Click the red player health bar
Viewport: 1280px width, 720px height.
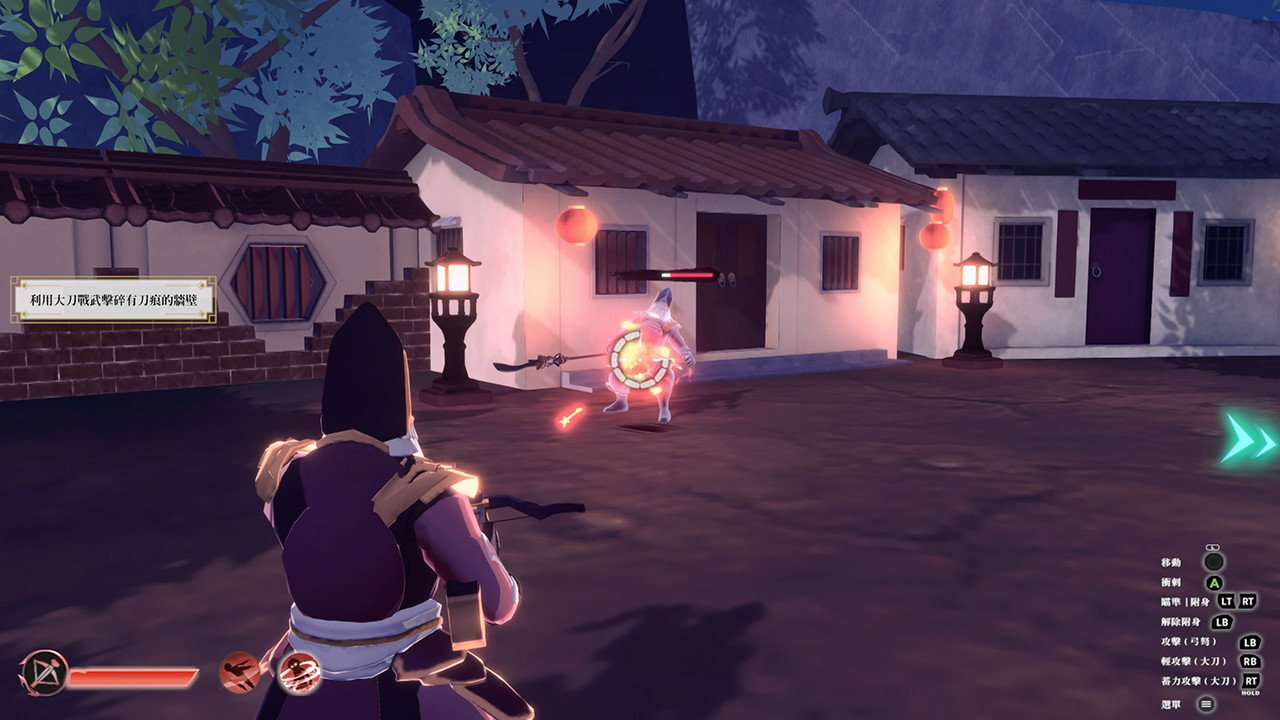pyautogui.click(x=133, y=677)
